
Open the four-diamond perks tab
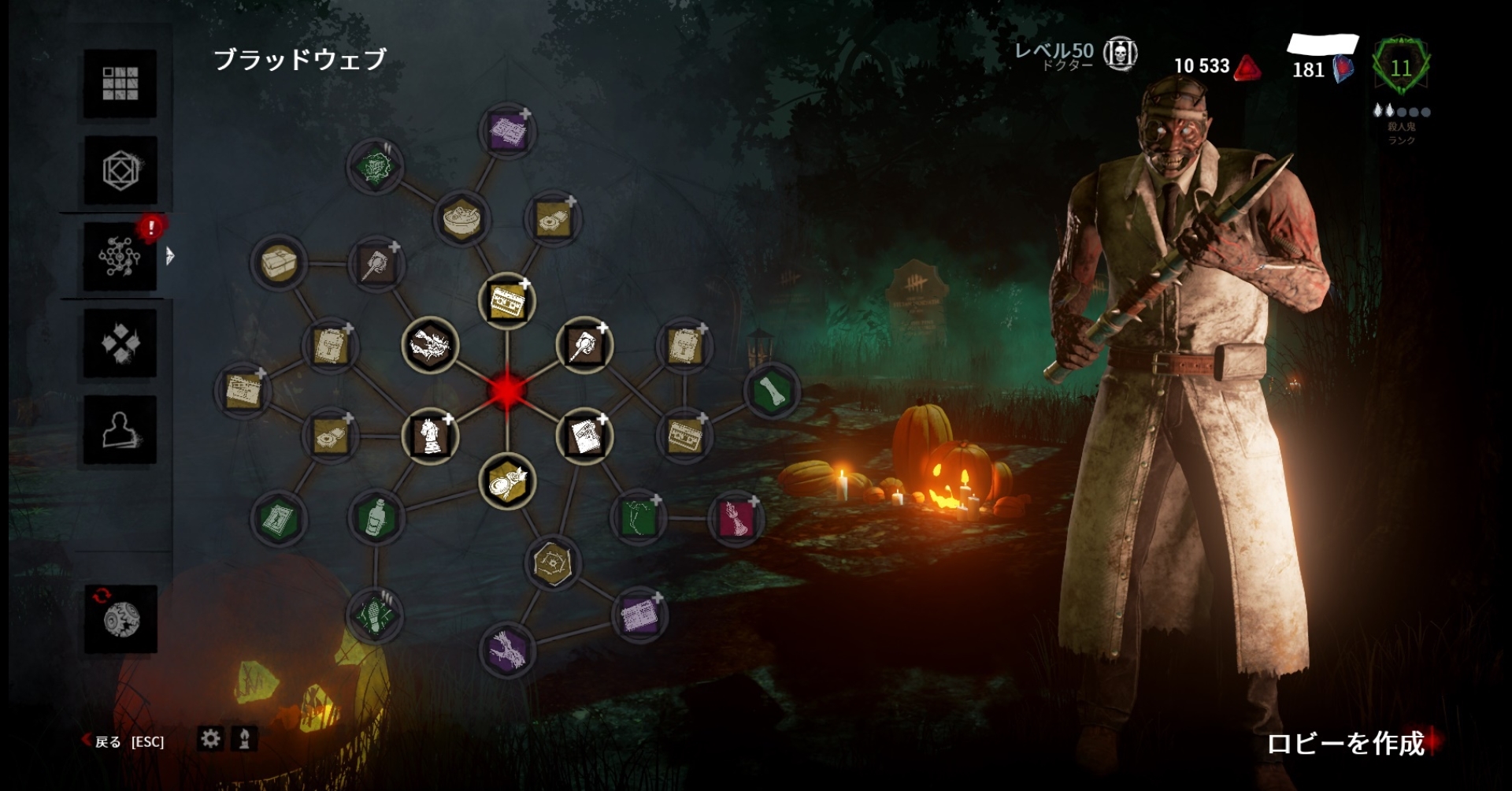[x=120, y=343]
